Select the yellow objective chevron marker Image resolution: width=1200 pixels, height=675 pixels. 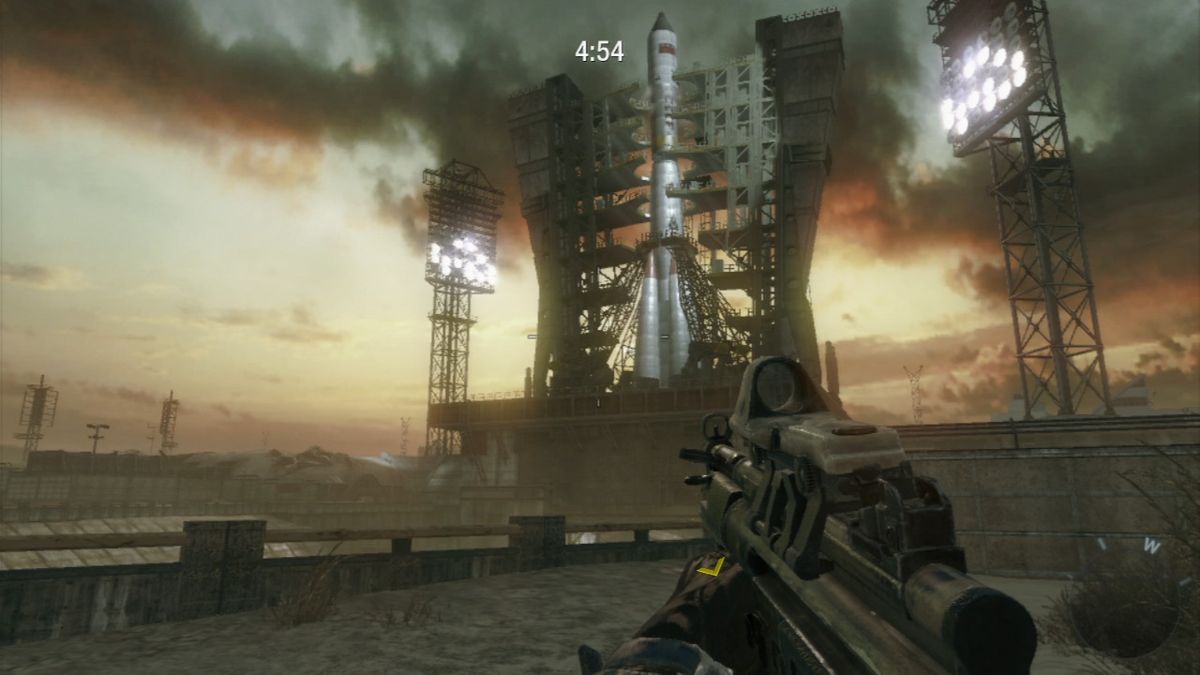click(x=711, y=567)
